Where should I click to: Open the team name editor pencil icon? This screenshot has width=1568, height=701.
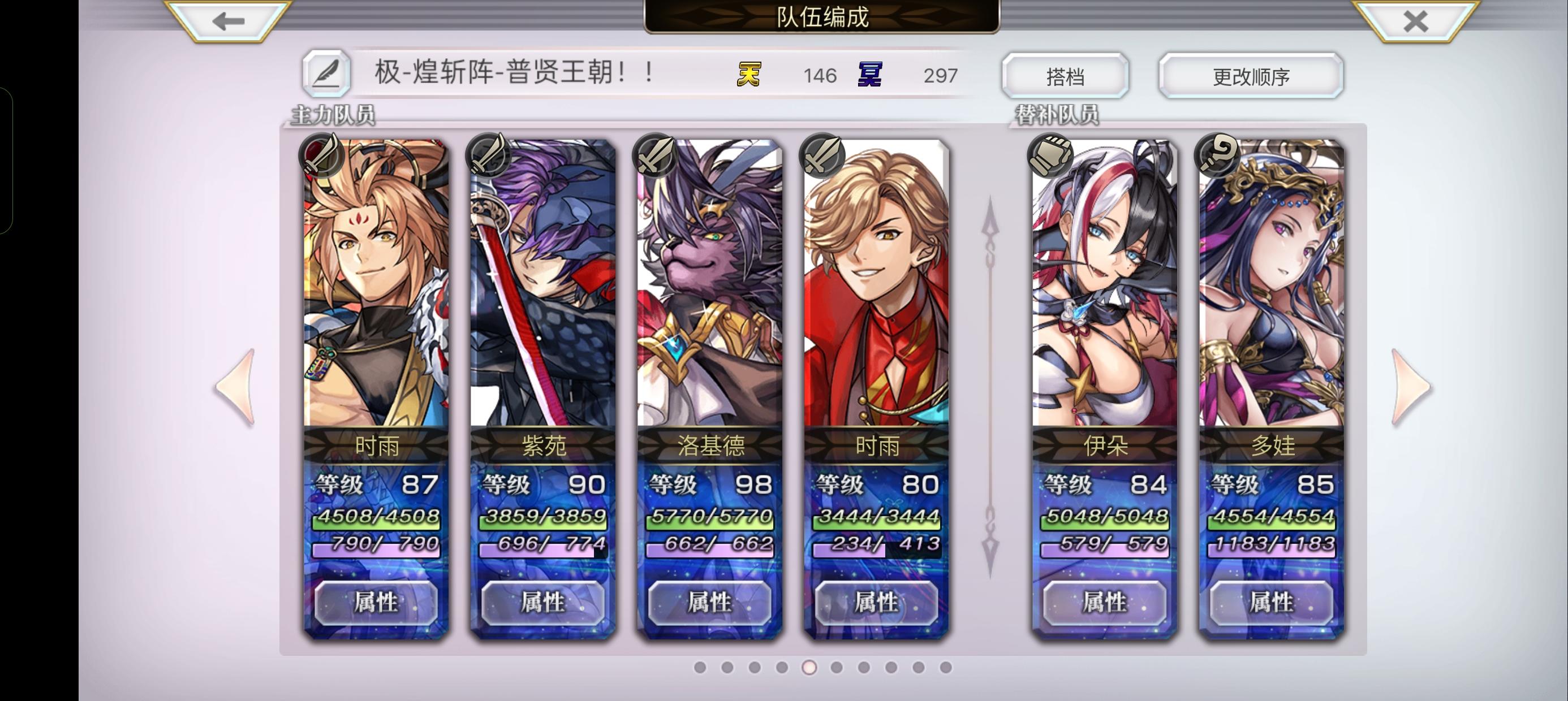pyautogui.click(x=328, y=74)
